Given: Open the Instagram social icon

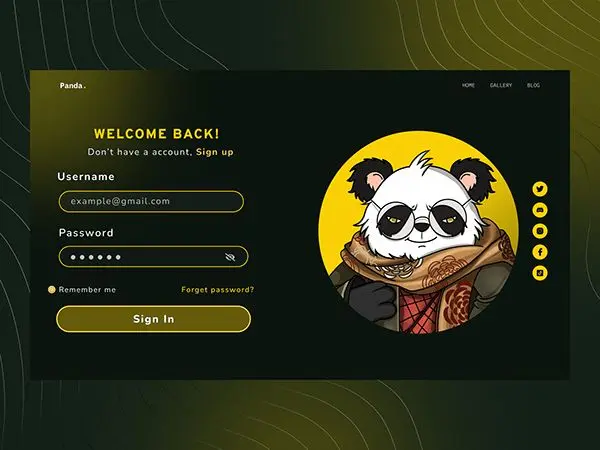Looking at the screenshot, I should coord(540,230).
